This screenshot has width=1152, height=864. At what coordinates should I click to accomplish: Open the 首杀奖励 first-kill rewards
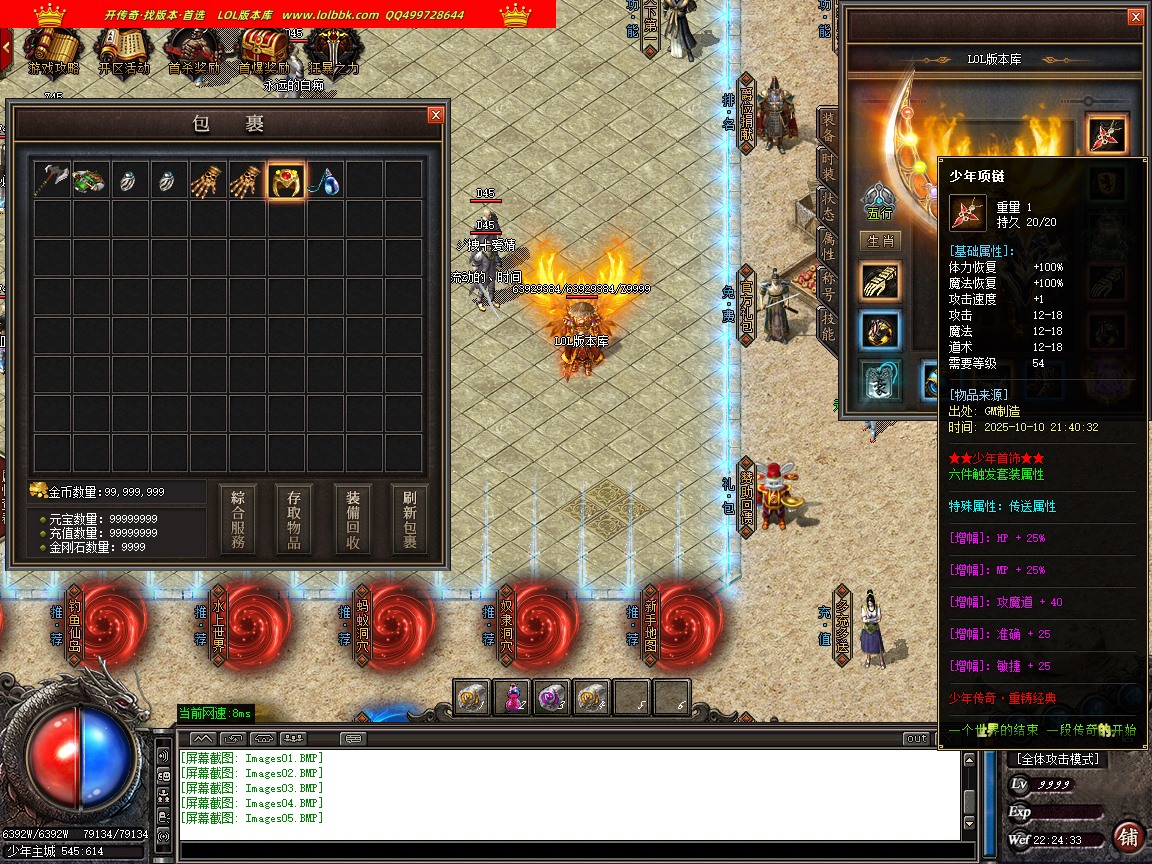pos(194,50)
